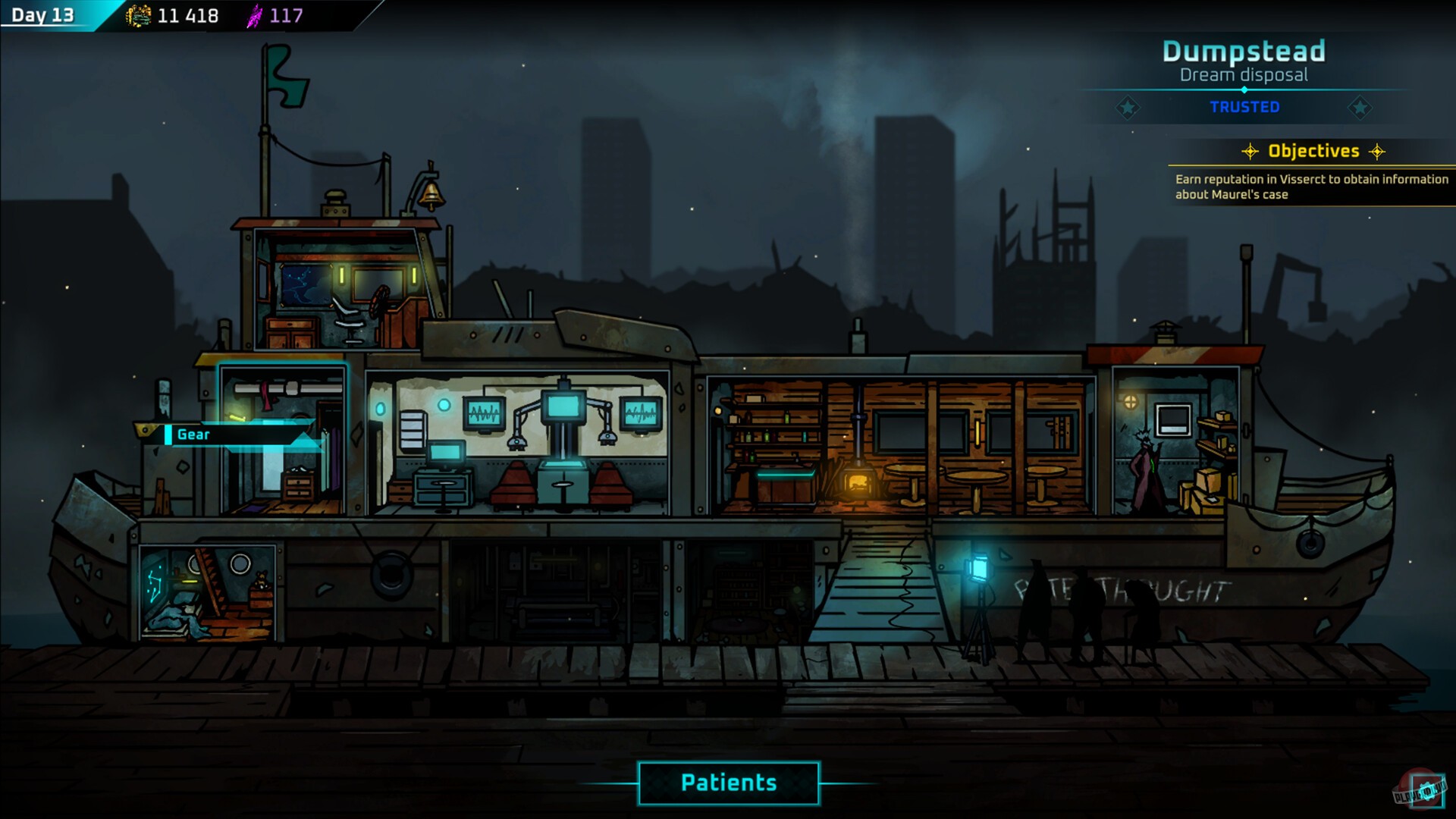Click the right star reputation badge
This screenshot has width=1456, height=819.
click(x=1361, y=107)
